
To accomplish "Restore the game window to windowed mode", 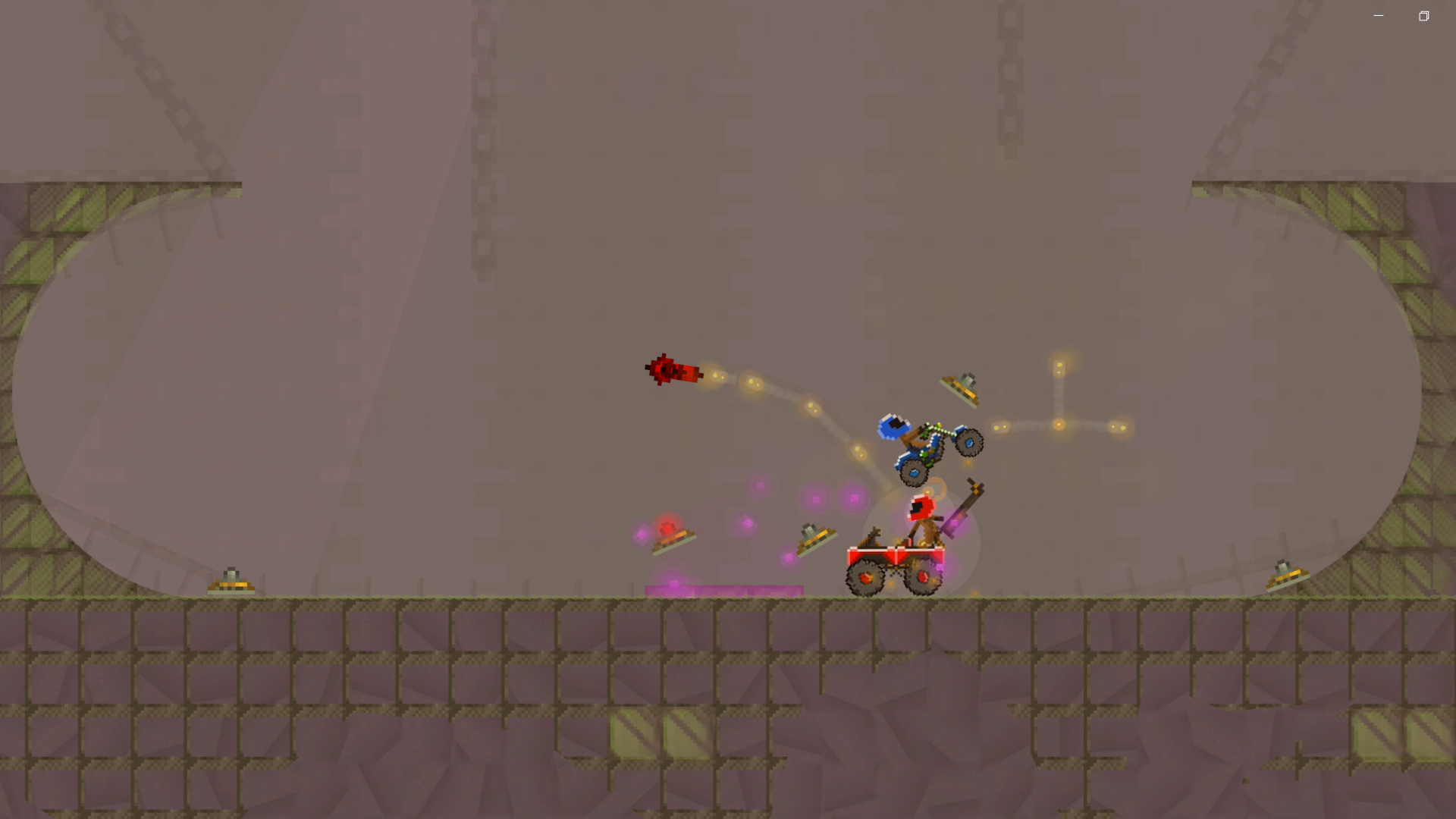I will click(1423, 15).
